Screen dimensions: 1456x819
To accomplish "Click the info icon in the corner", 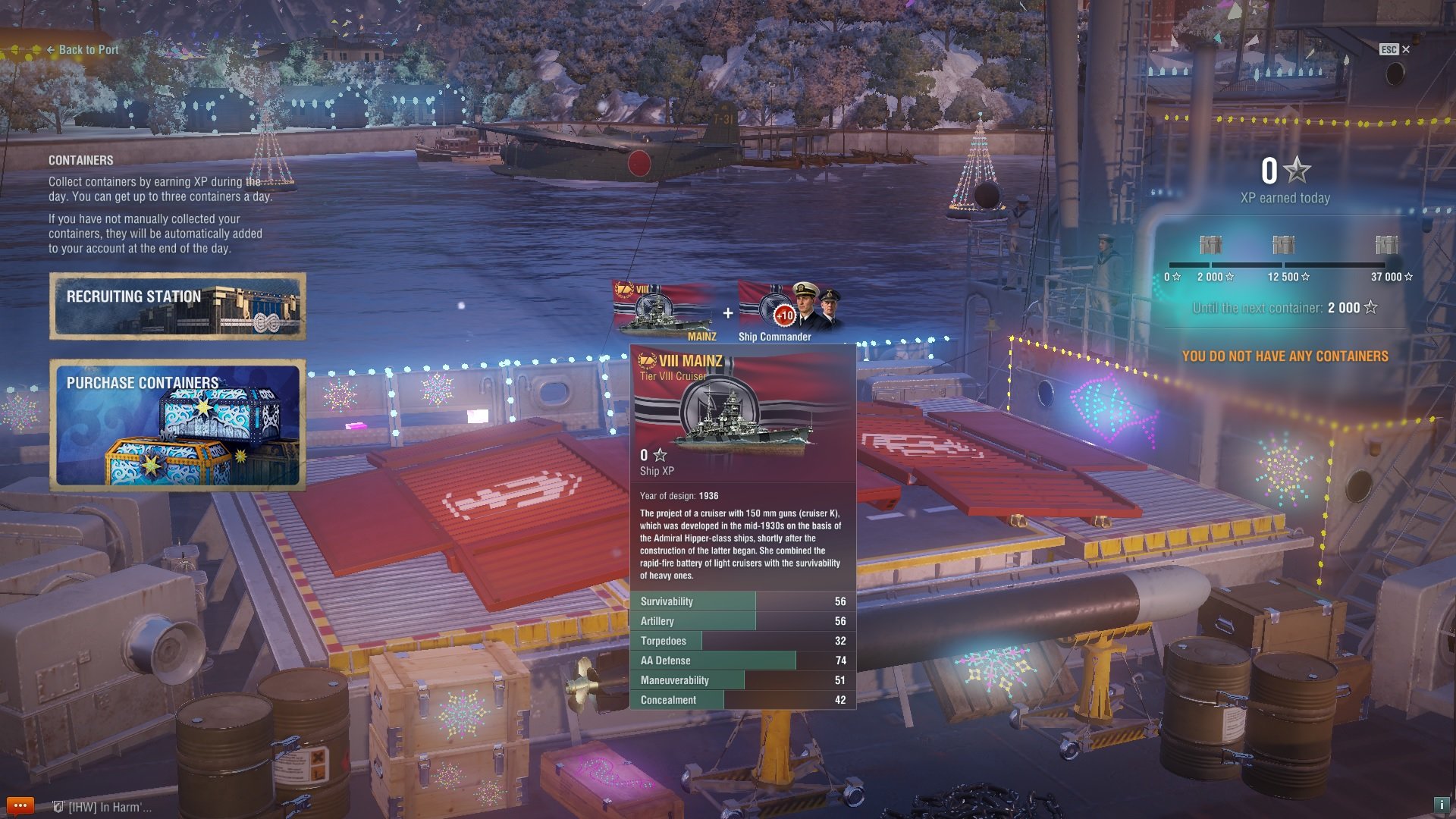I will [1441, 805].
